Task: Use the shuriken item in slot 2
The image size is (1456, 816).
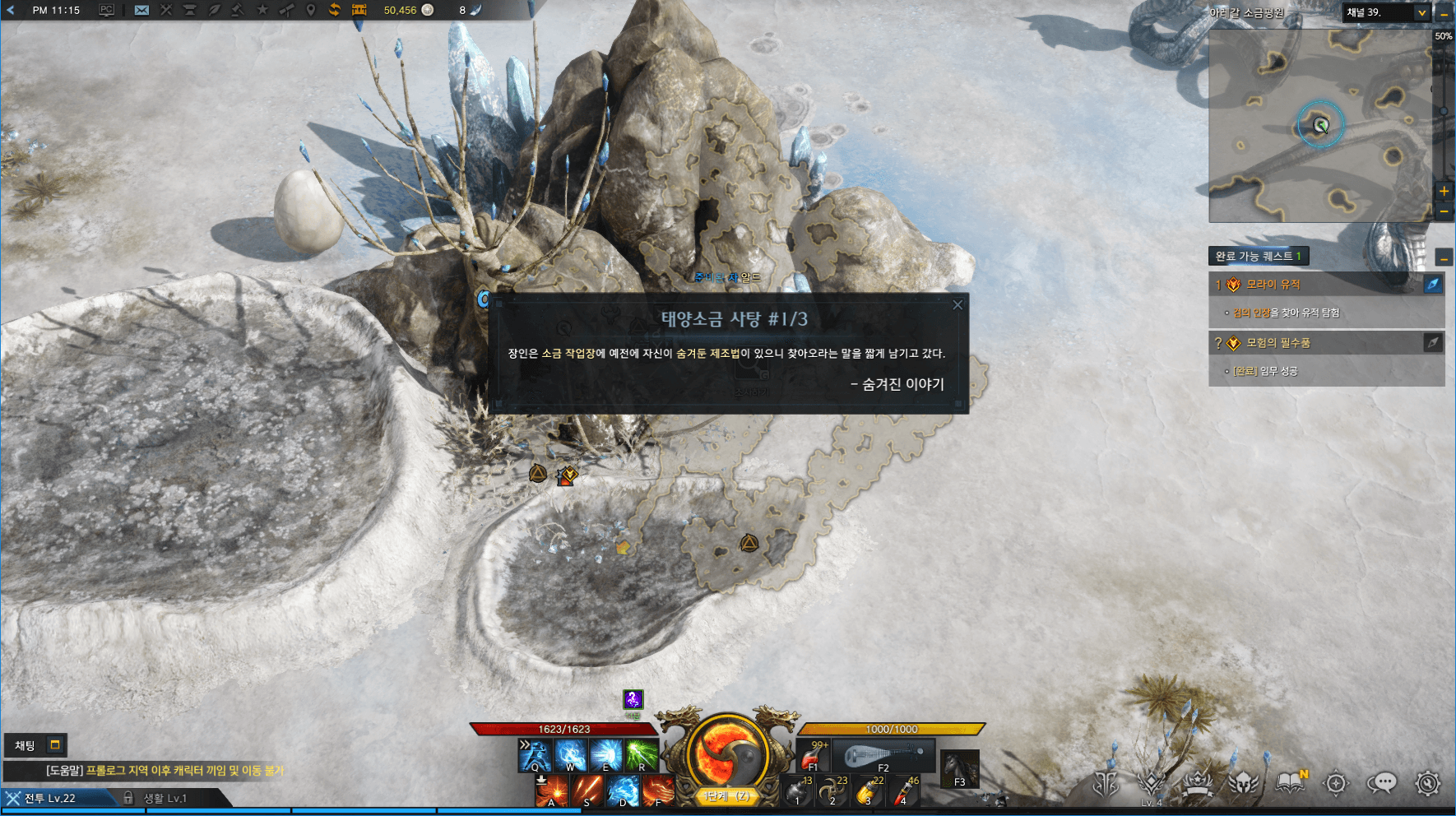Action: 832,791
